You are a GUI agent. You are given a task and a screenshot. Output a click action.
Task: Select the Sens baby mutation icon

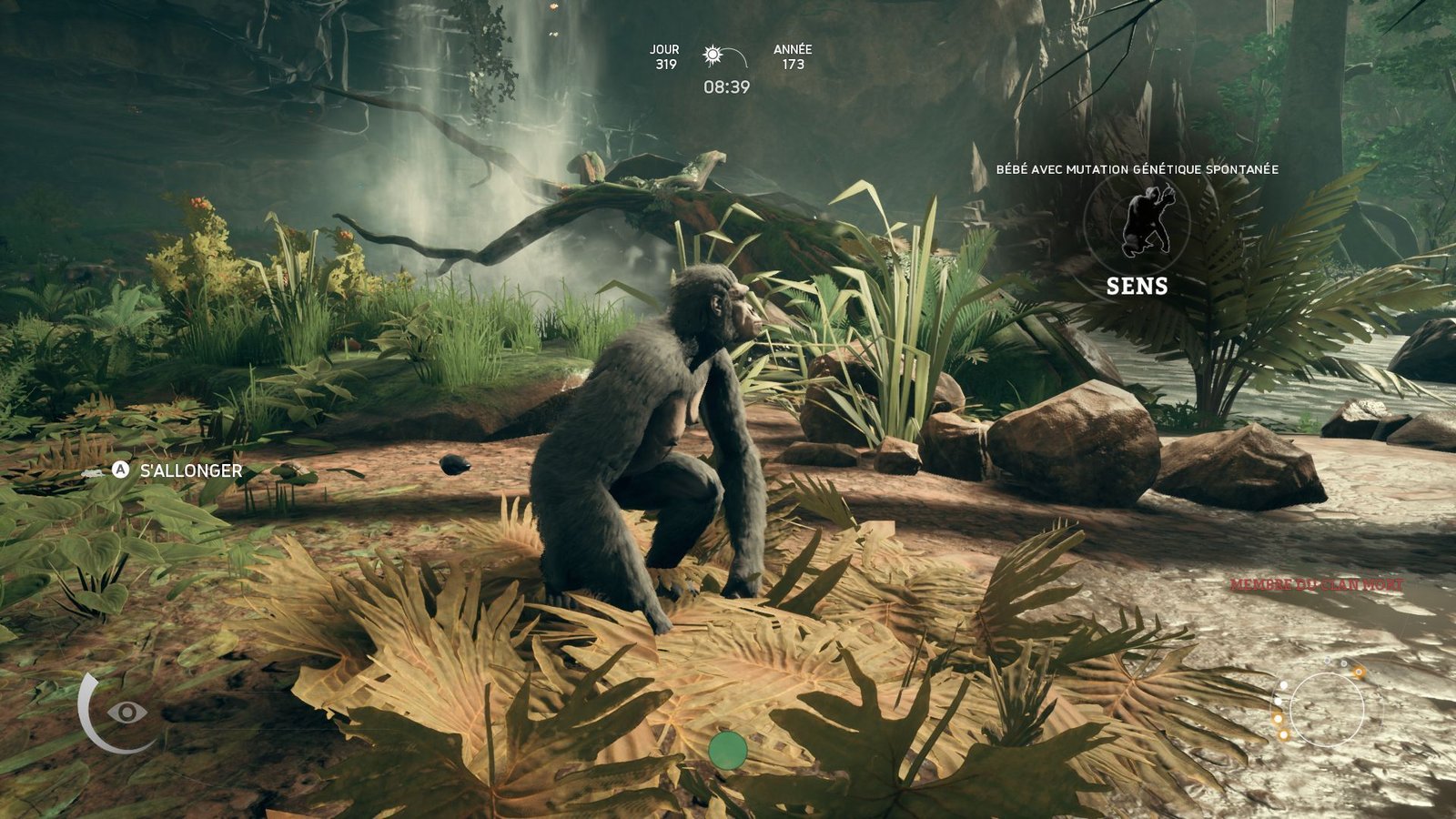[x=1137, y=221]
